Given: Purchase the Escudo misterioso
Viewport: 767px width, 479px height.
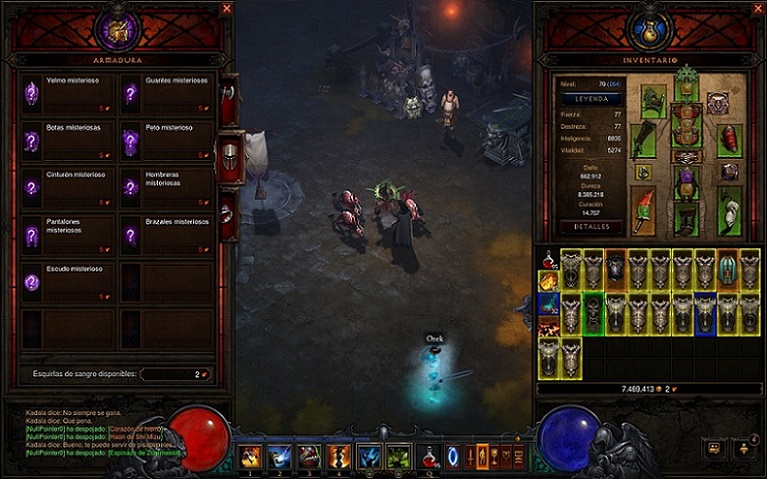Looking at the screenshot, I should coord(67,282).
